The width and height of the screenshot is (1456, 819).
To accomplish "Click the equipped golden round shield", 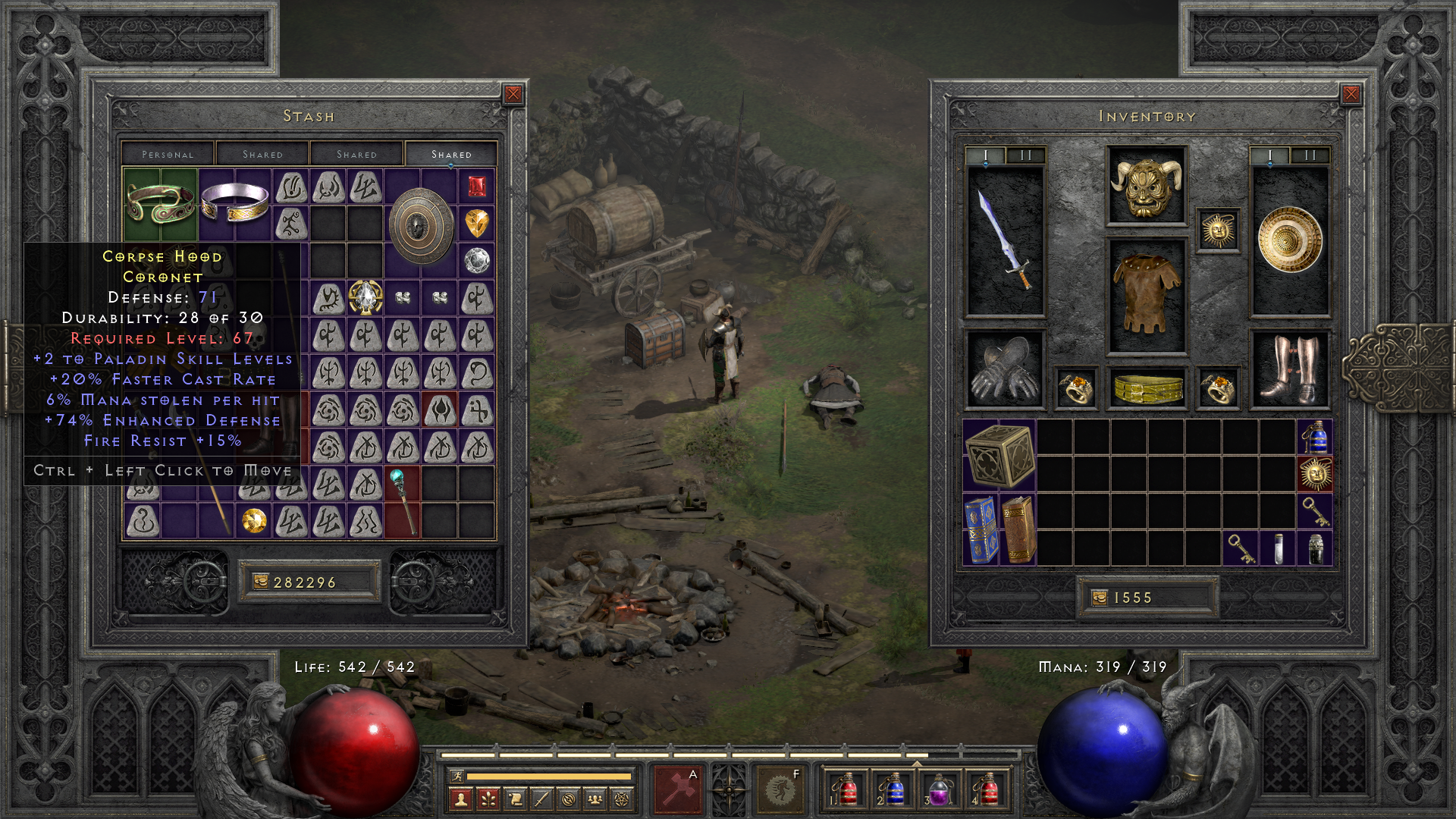I will click(1289, 240).
